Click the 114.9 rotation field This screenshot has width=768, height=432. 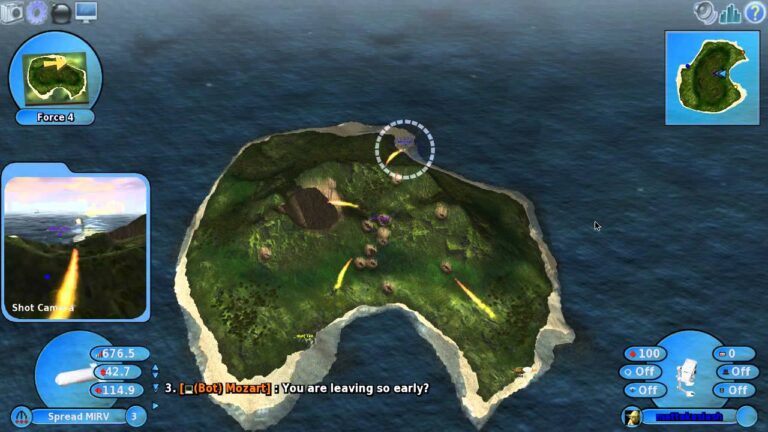[x=121, y=390]
